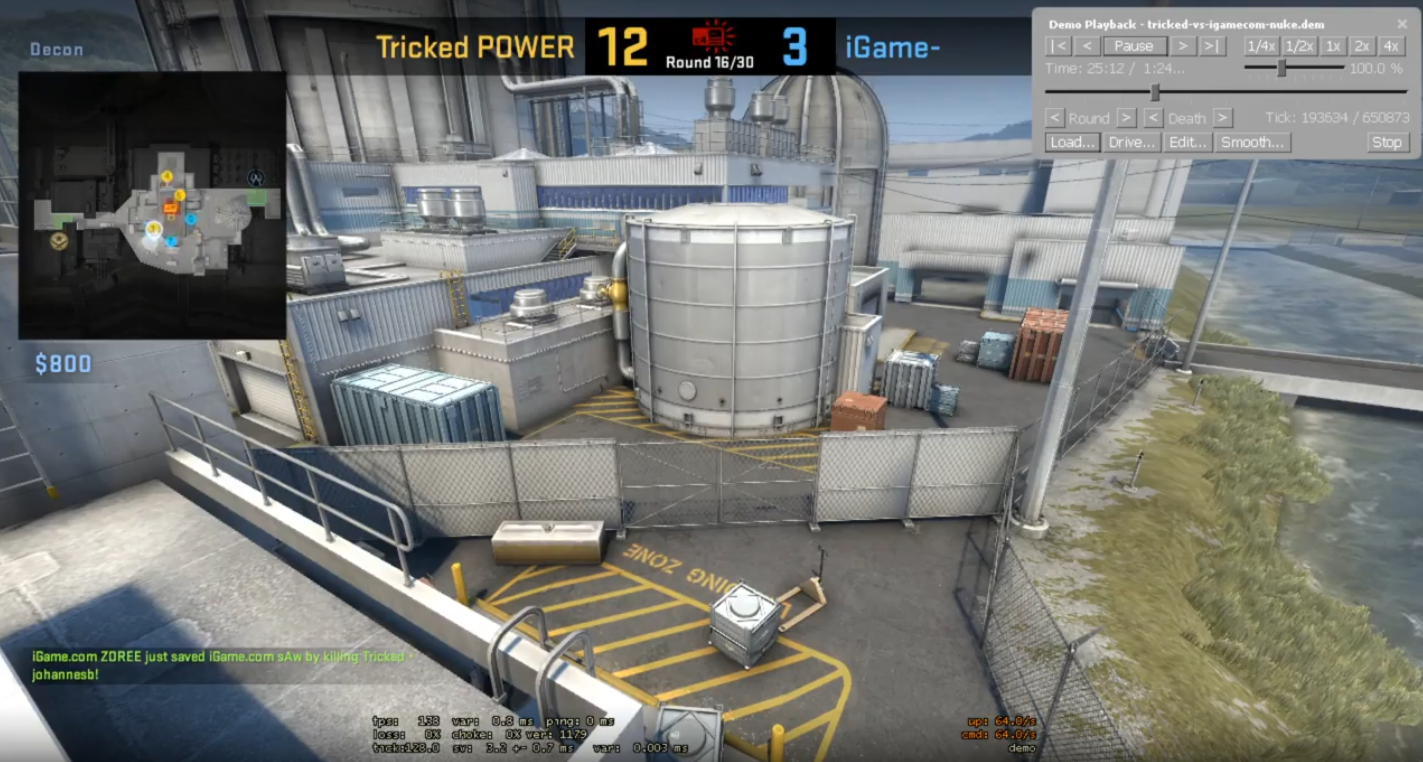Go to the previous round
This screenshot has width=1423, height=762.
1054,118
